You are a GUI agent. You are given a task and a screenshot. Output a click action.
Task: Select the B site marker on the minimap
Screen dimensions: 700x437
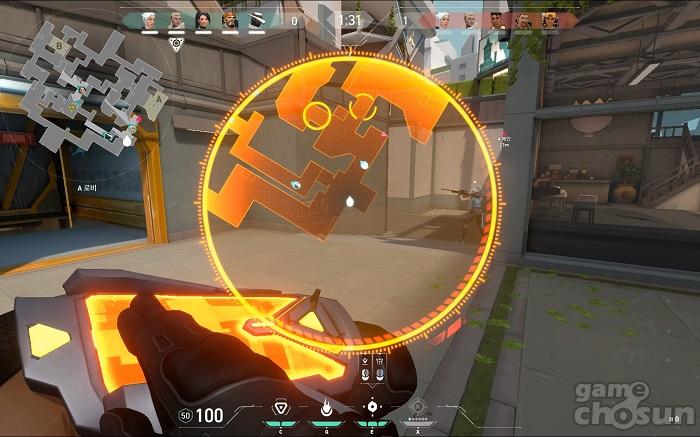[59, 45]
